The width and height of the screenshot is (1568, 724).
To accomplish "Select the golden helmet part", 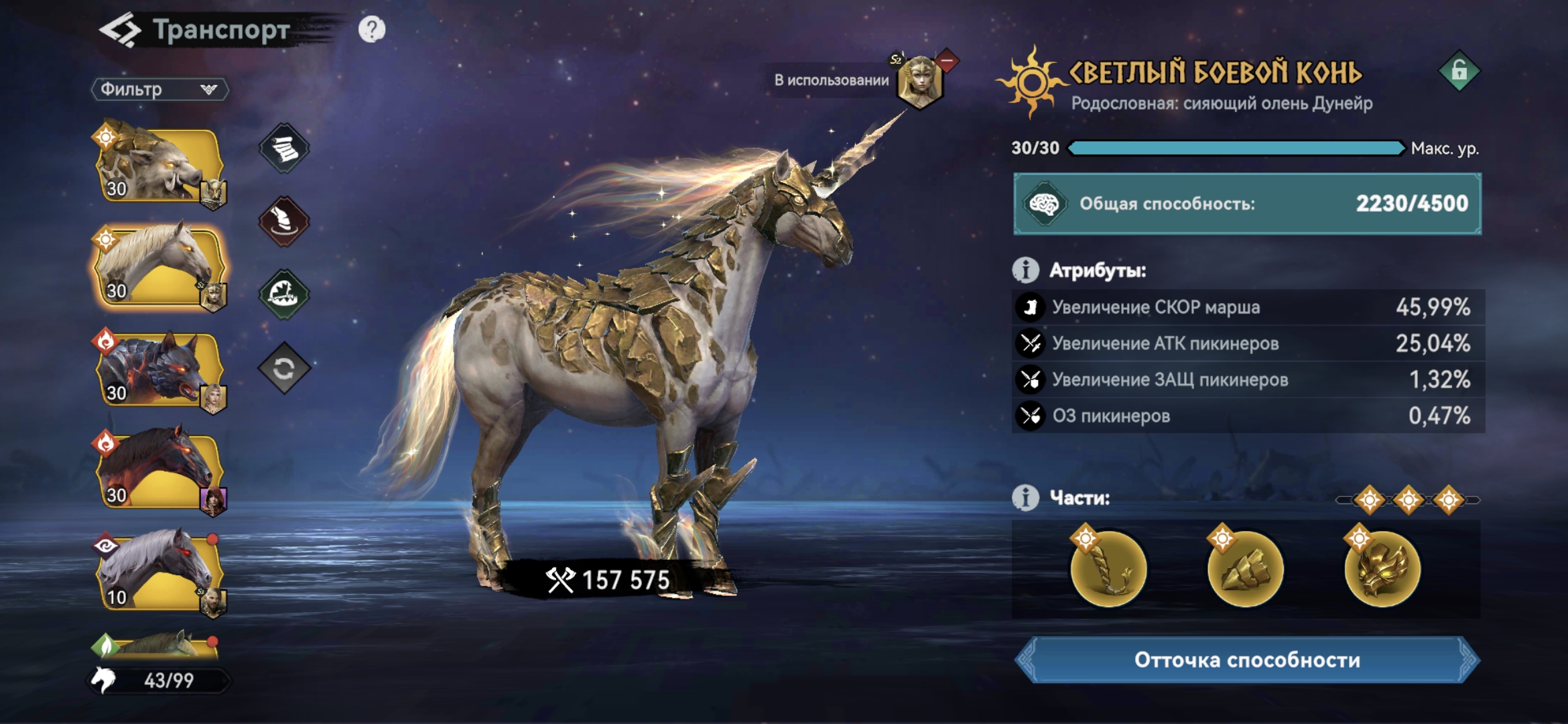I will (1382, 569).
